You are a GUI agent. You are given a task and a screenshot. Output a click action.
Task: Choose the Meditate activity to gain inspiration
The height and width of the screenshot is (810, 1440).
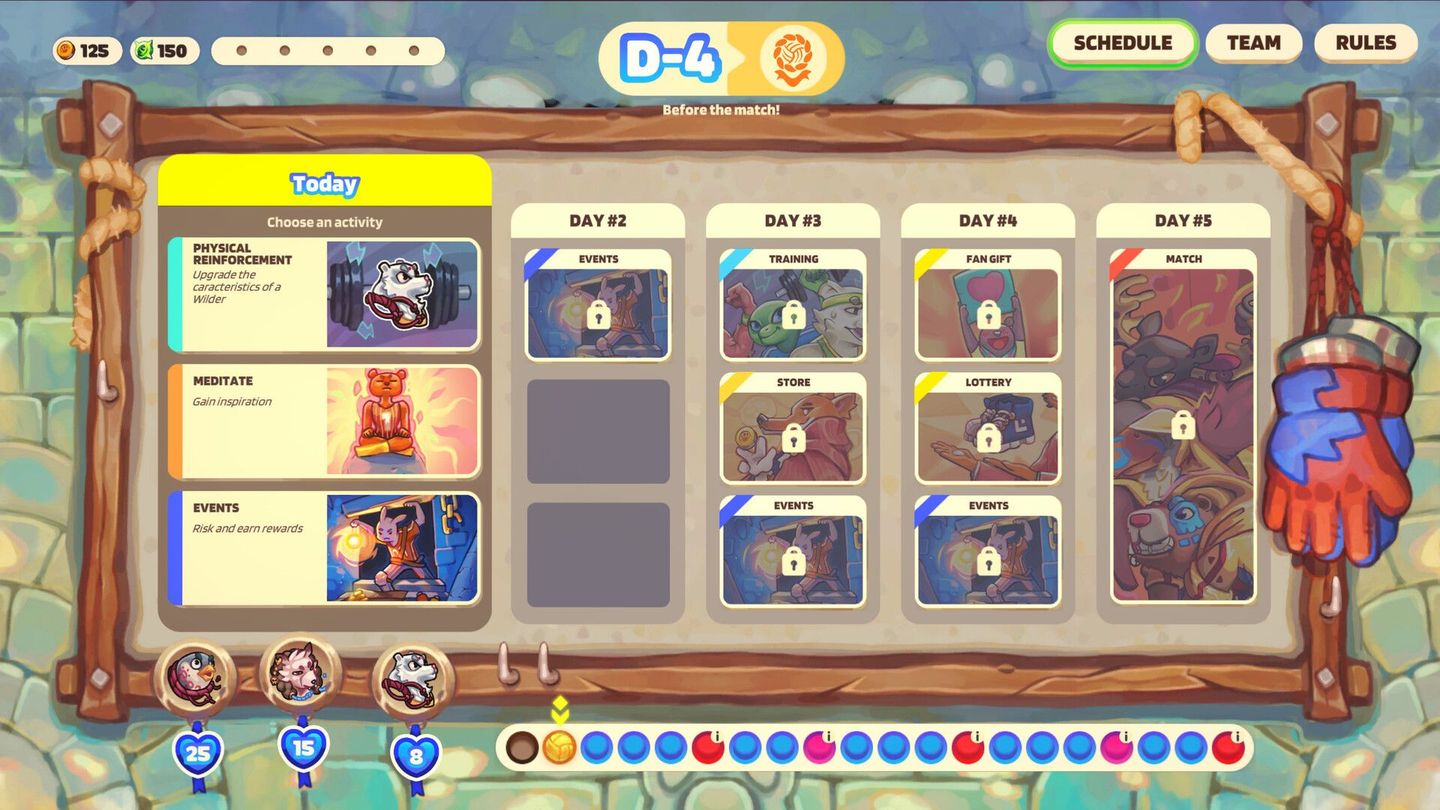click(325, 420)
